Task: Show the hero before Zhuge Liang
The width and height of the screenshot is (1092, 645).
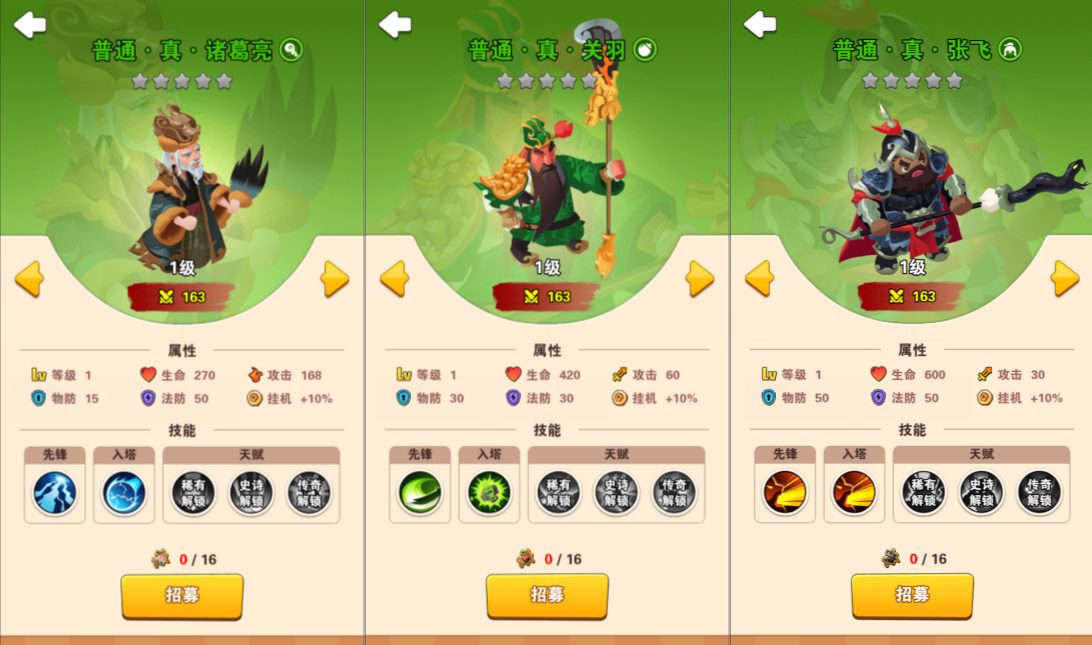Action: [30, 279]
